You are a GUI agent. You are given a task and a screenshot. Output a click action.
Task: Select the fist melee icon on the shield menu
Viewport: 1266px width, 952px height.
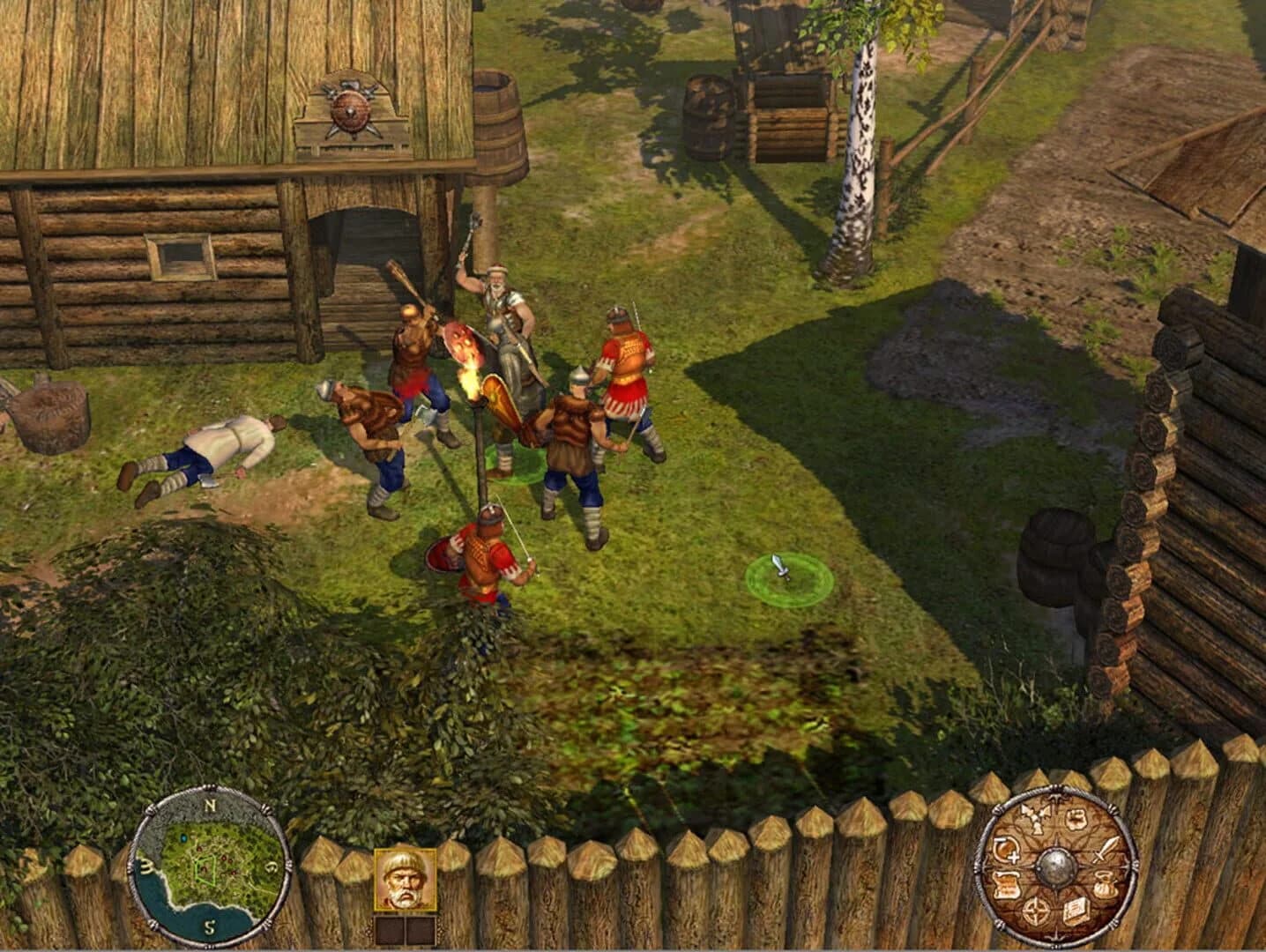click(x=1075, y=818)
